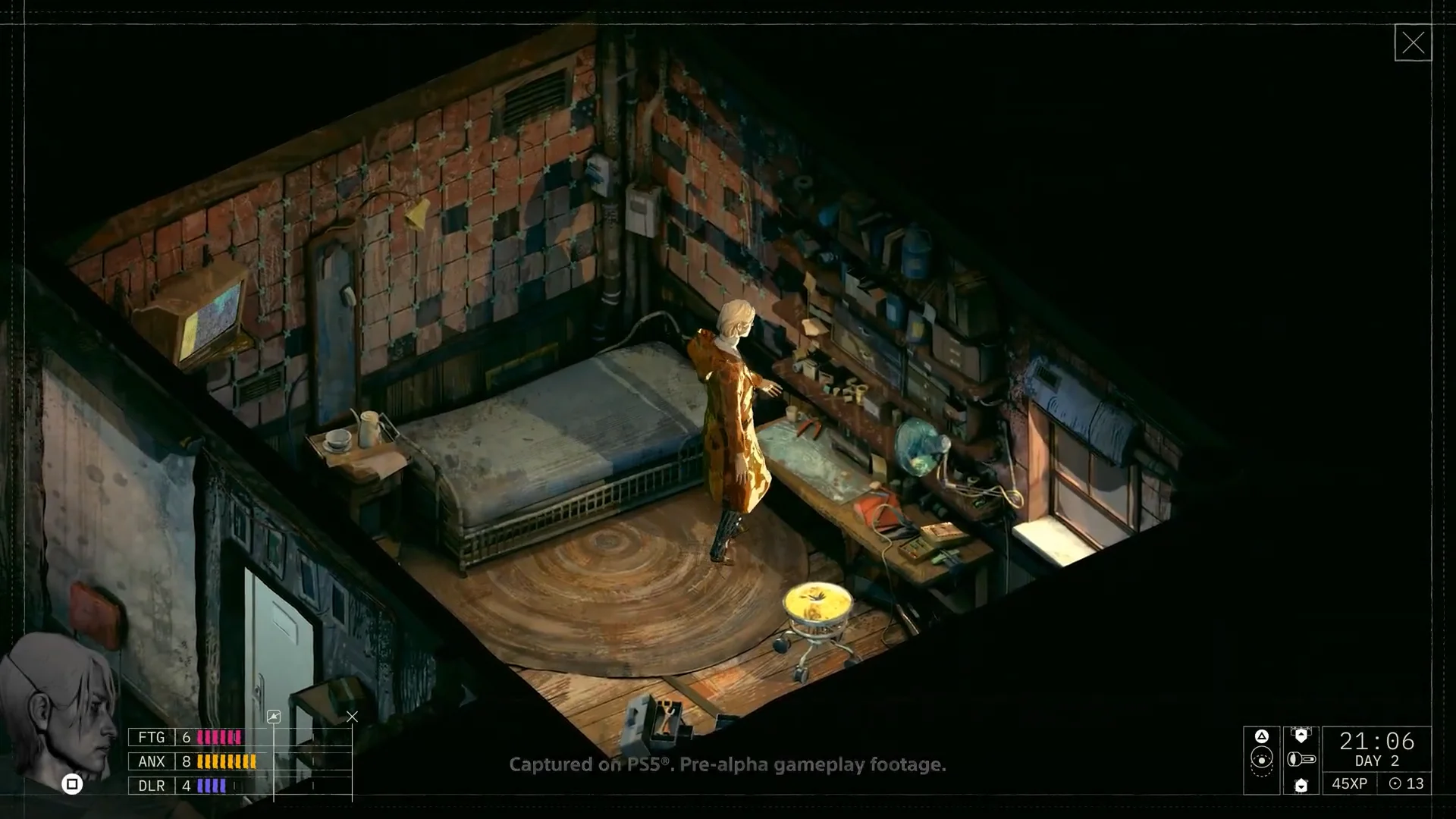Select the downward arrow badge below flashlight

click(x=1301, y=785)
